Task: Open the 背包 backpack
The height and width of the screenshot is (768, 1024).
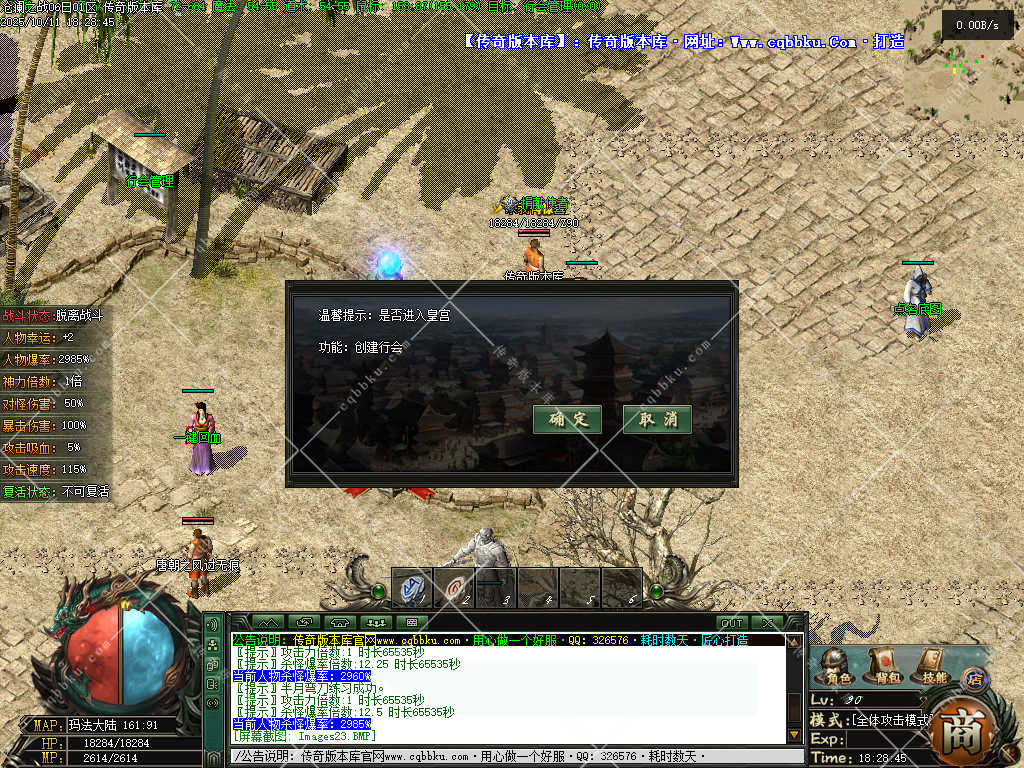Action: (x=885, y=666)
